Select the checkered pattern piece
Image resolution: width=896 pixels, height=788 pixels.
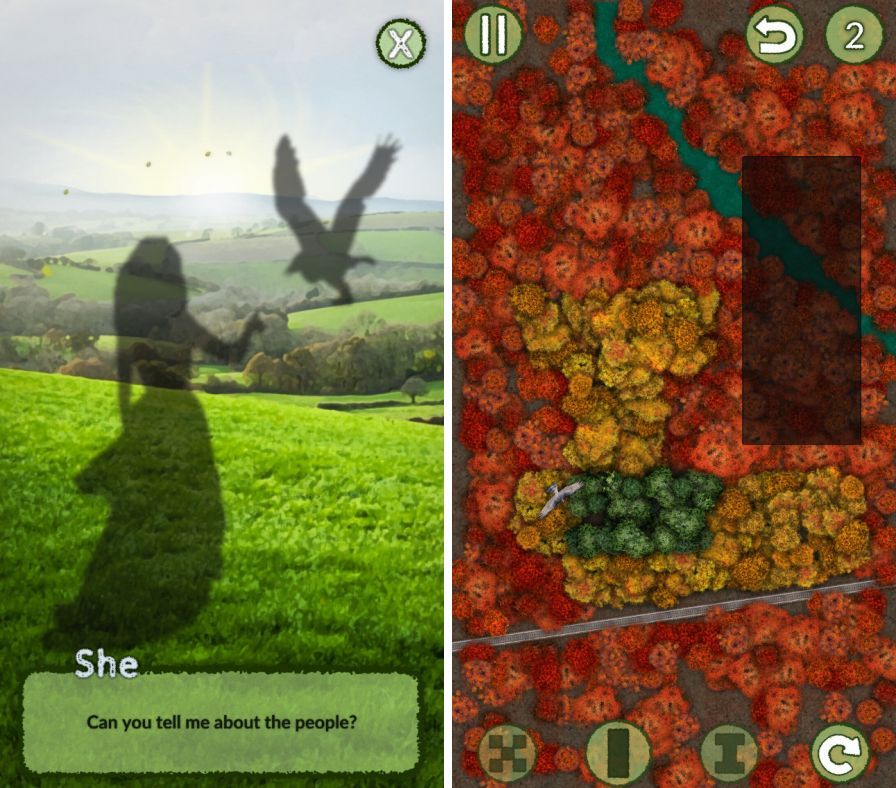tap(508, 752)
